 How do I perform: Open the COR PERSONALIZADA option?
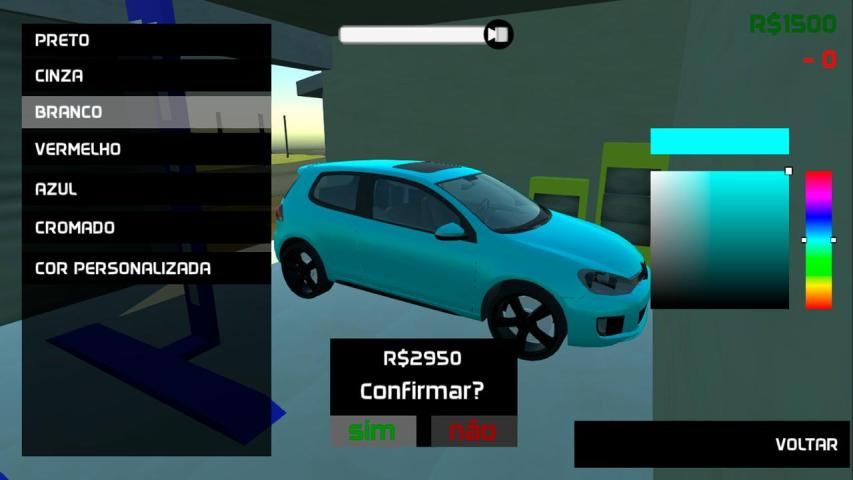146,269
